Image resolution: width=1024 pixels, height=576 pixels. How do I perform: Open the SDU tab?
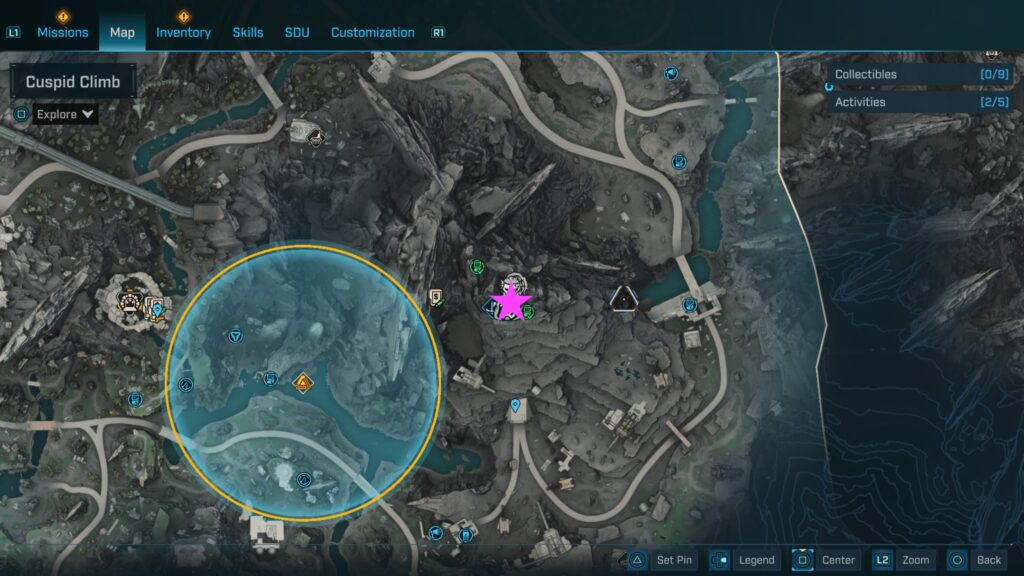coord(297,32)
